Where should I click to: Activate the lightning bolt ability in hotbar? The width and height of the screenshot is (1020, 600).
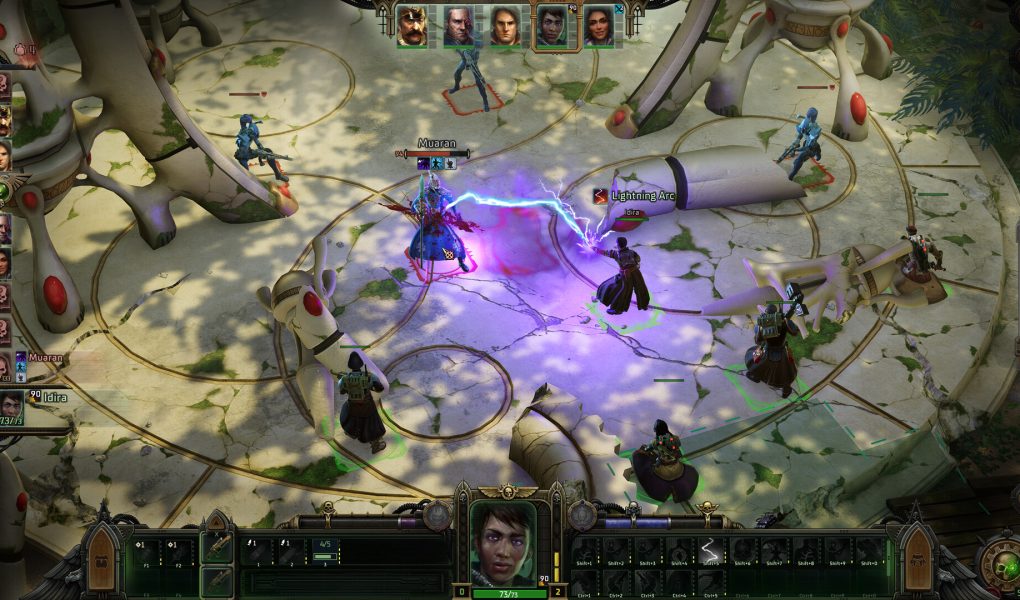(x=709, y=551)
